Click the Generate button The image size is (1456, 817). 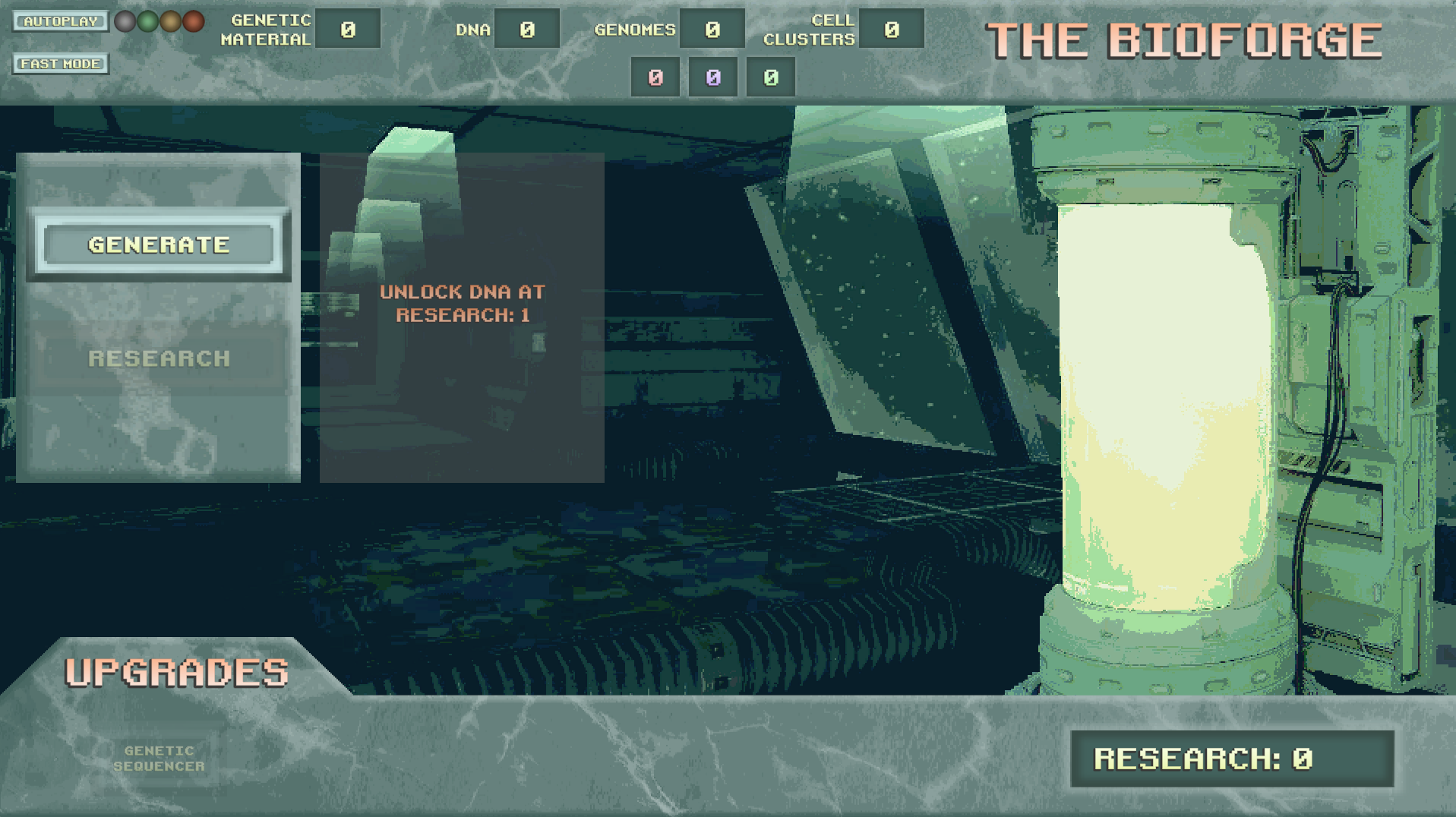coord(159,244)
